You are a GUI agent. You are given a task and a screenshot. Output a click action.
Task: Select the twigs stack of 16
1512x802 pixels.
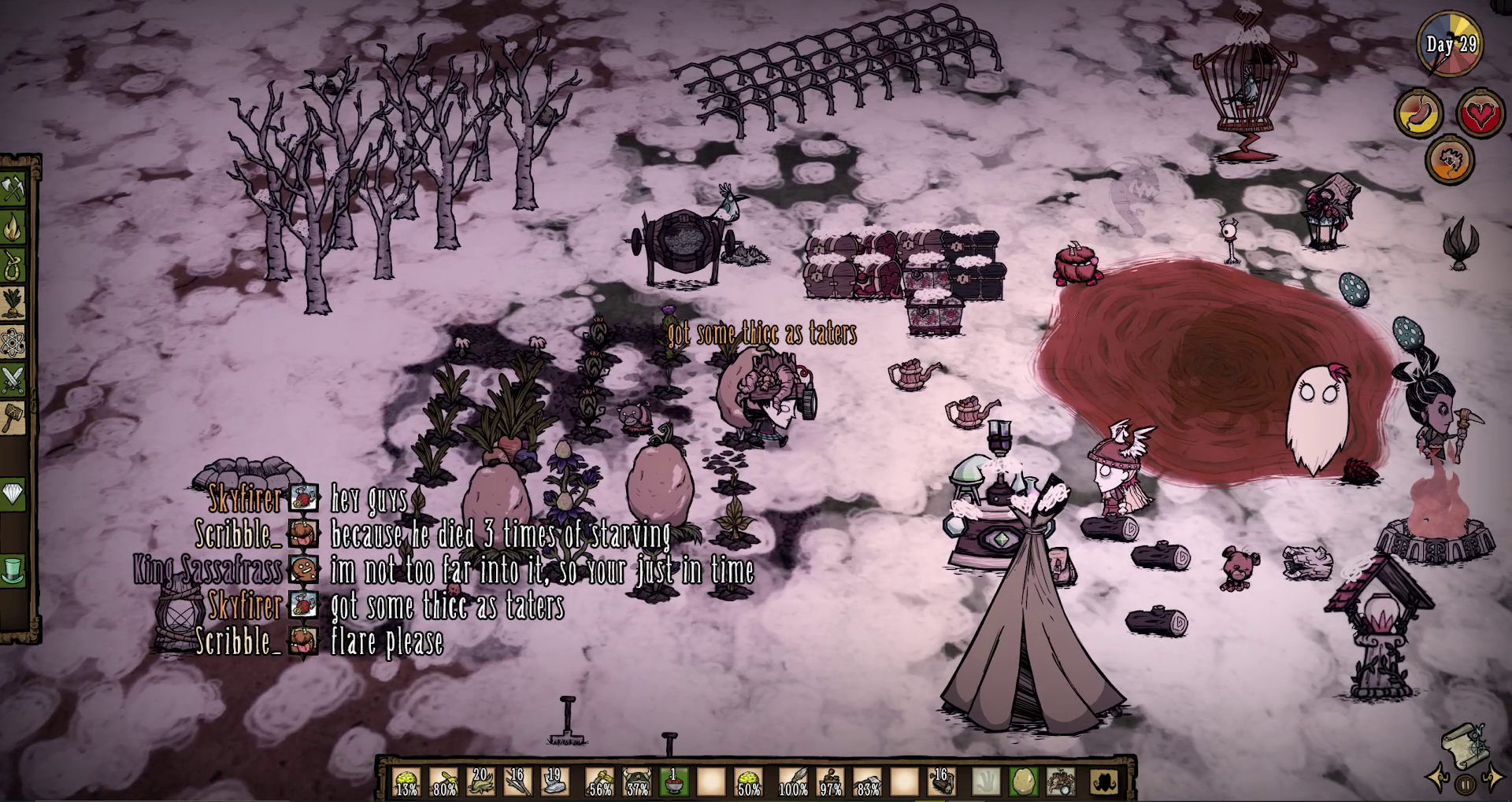click(518, 782)
